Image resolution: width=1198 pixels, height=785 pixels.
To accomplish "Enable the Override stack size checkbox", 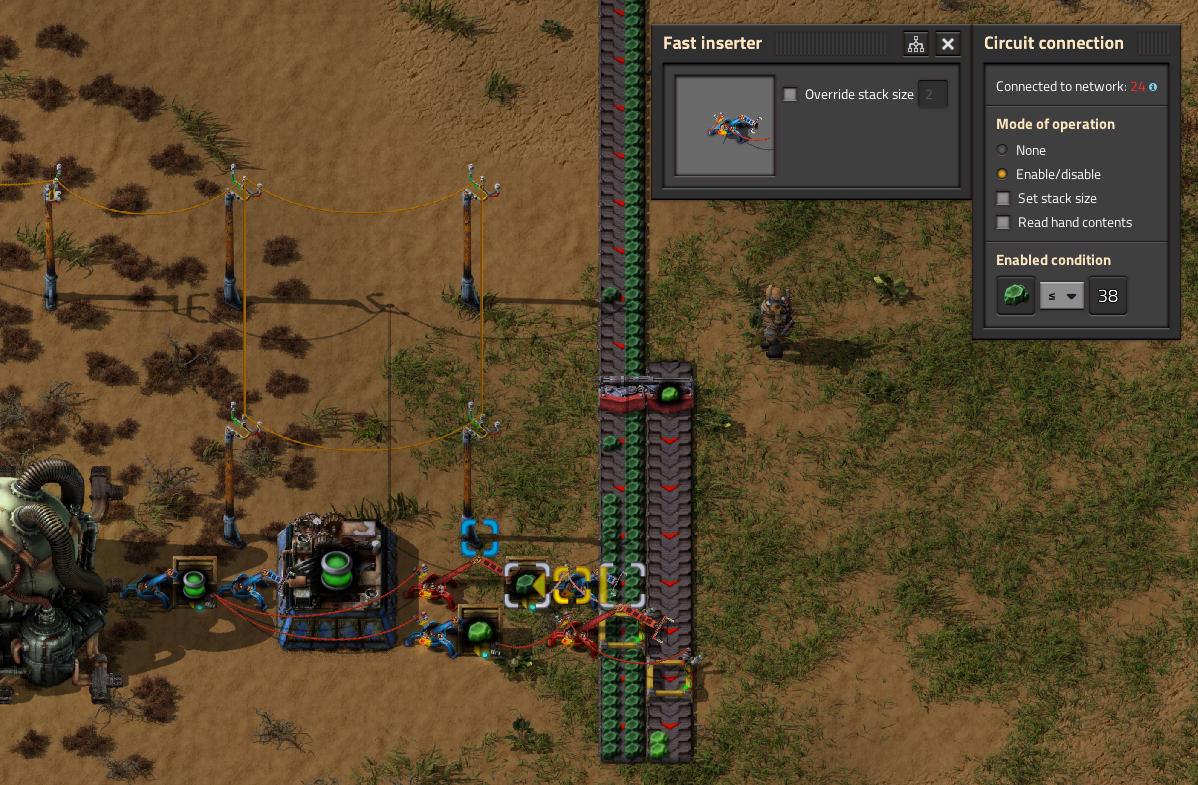I will [790, 95].
